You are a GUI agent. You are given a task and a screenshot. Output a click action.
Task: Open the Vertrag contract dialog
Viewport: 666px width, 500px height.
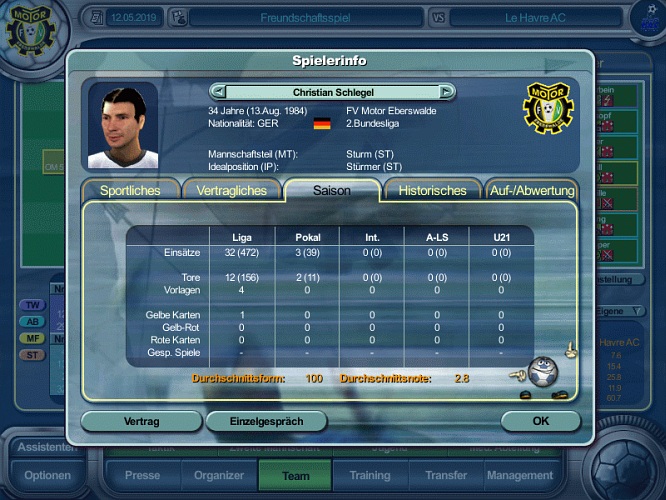141,421
